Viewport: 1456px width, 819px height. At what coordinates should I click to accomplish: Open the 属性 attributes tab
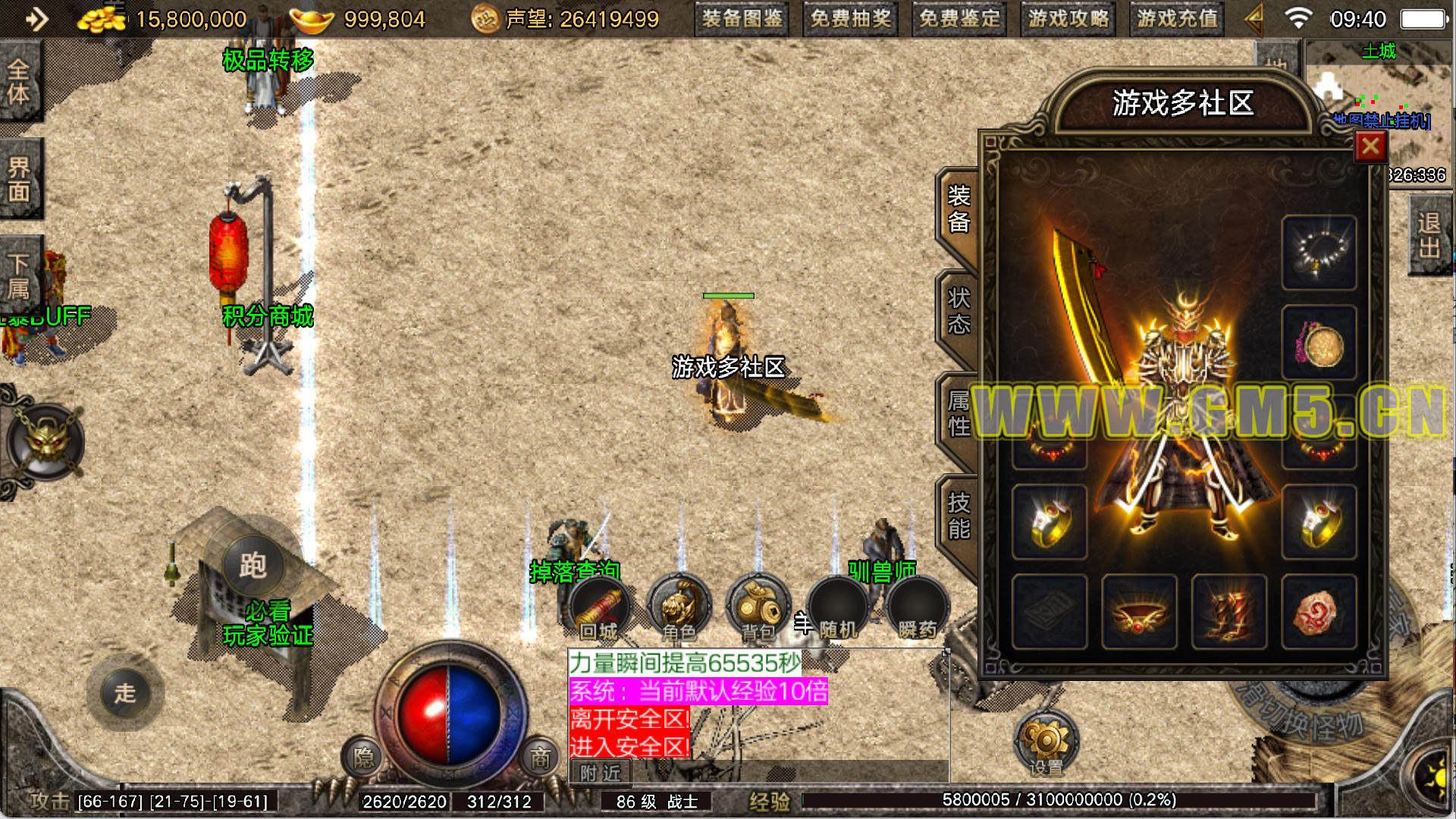(x=959, y=413)
